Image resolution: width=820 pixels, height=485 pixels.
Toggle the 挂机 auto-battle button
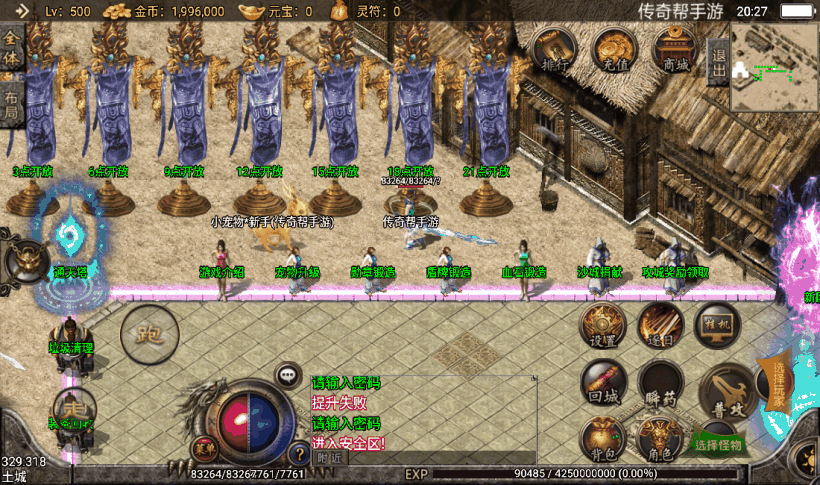pos(720,326)
